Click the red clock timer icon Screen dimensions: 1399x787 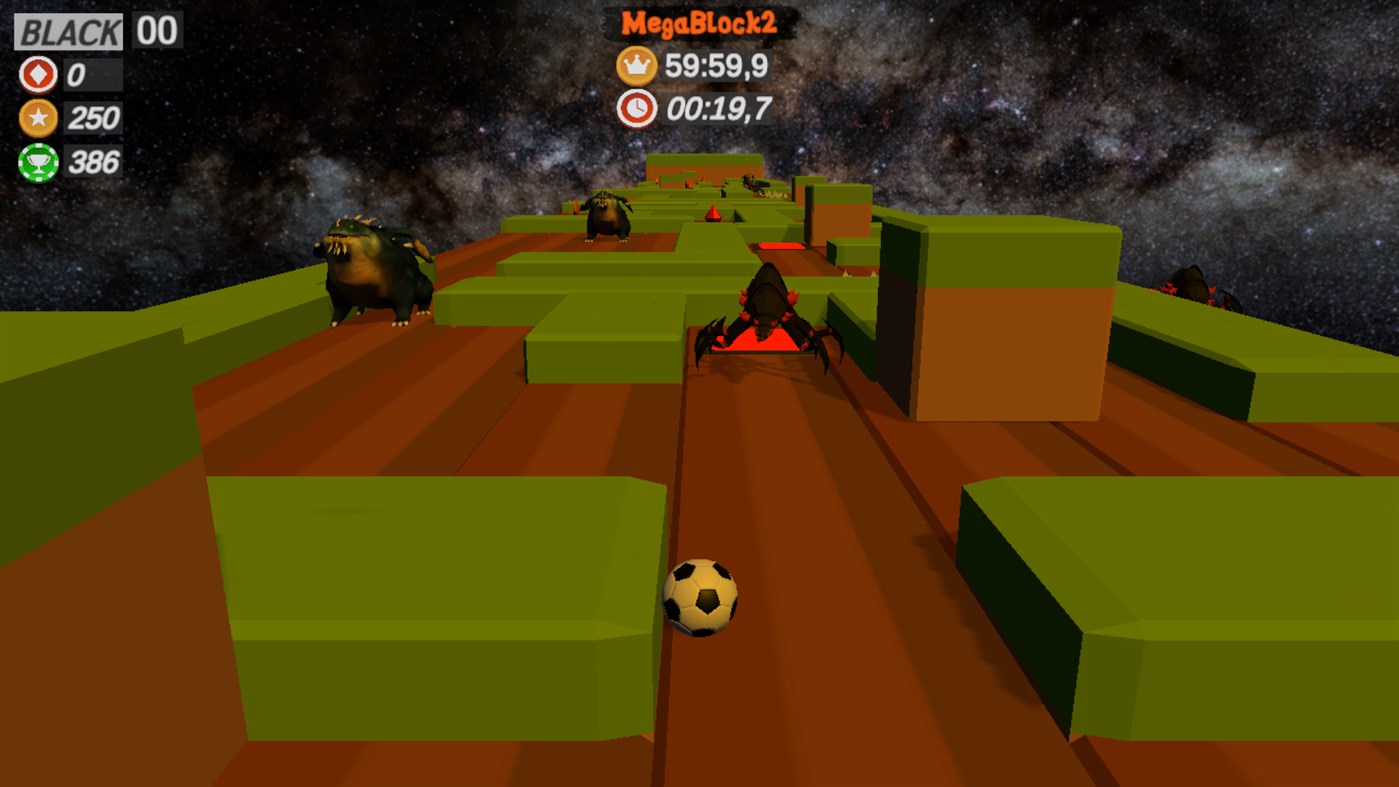point(635,110)
